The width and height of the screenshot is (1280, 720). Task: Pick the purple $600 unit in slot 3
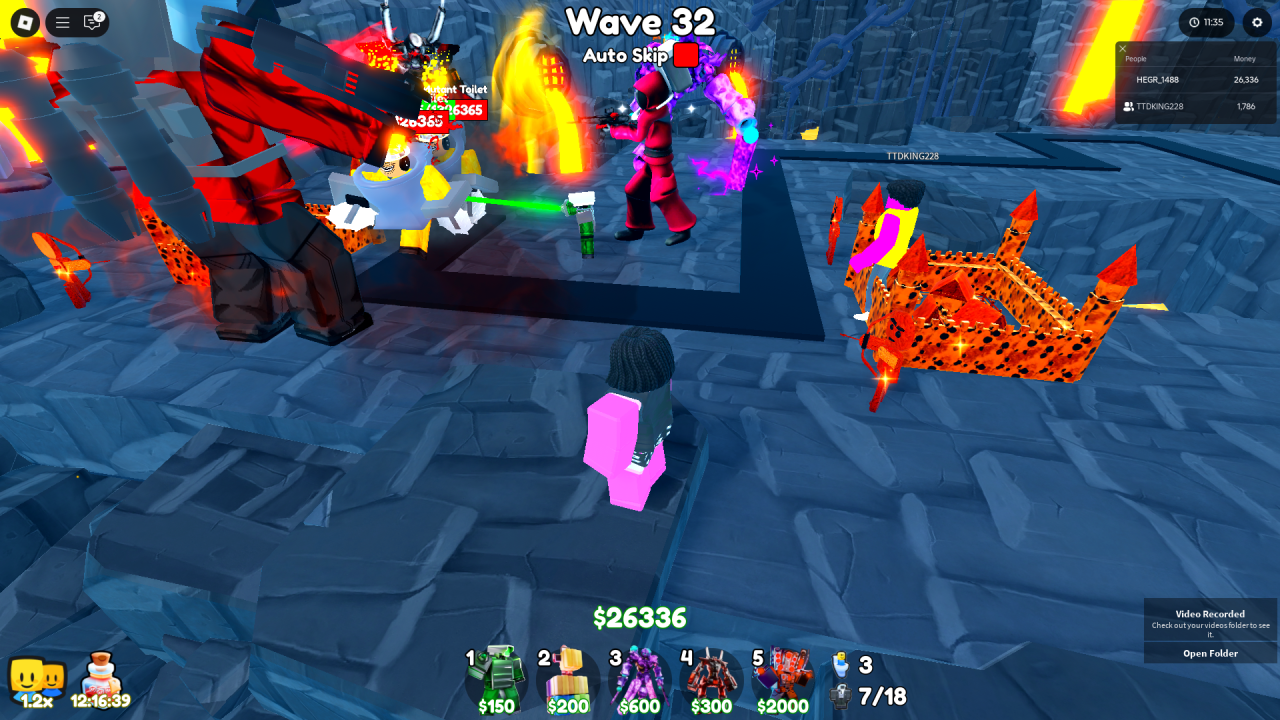pyautogui.click(x=639, y=680)
